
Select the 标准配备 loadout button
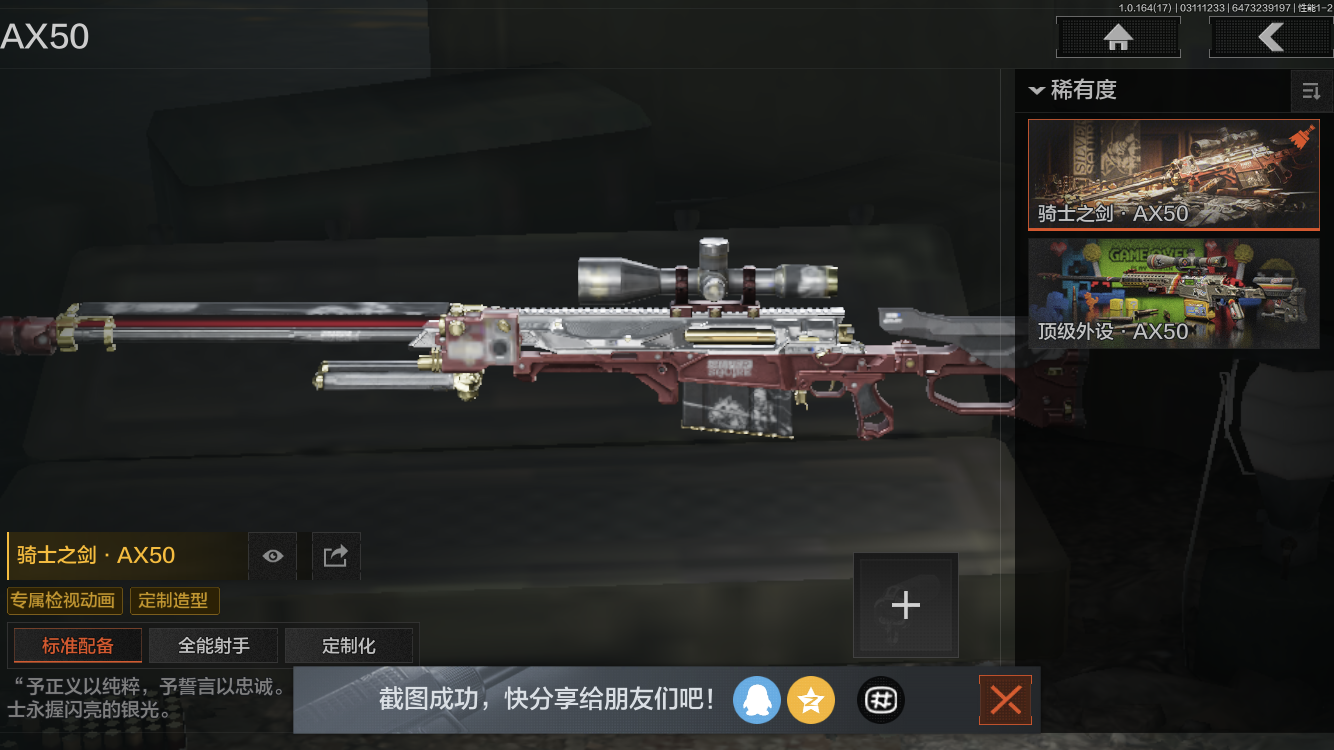(x=77, y=645)
